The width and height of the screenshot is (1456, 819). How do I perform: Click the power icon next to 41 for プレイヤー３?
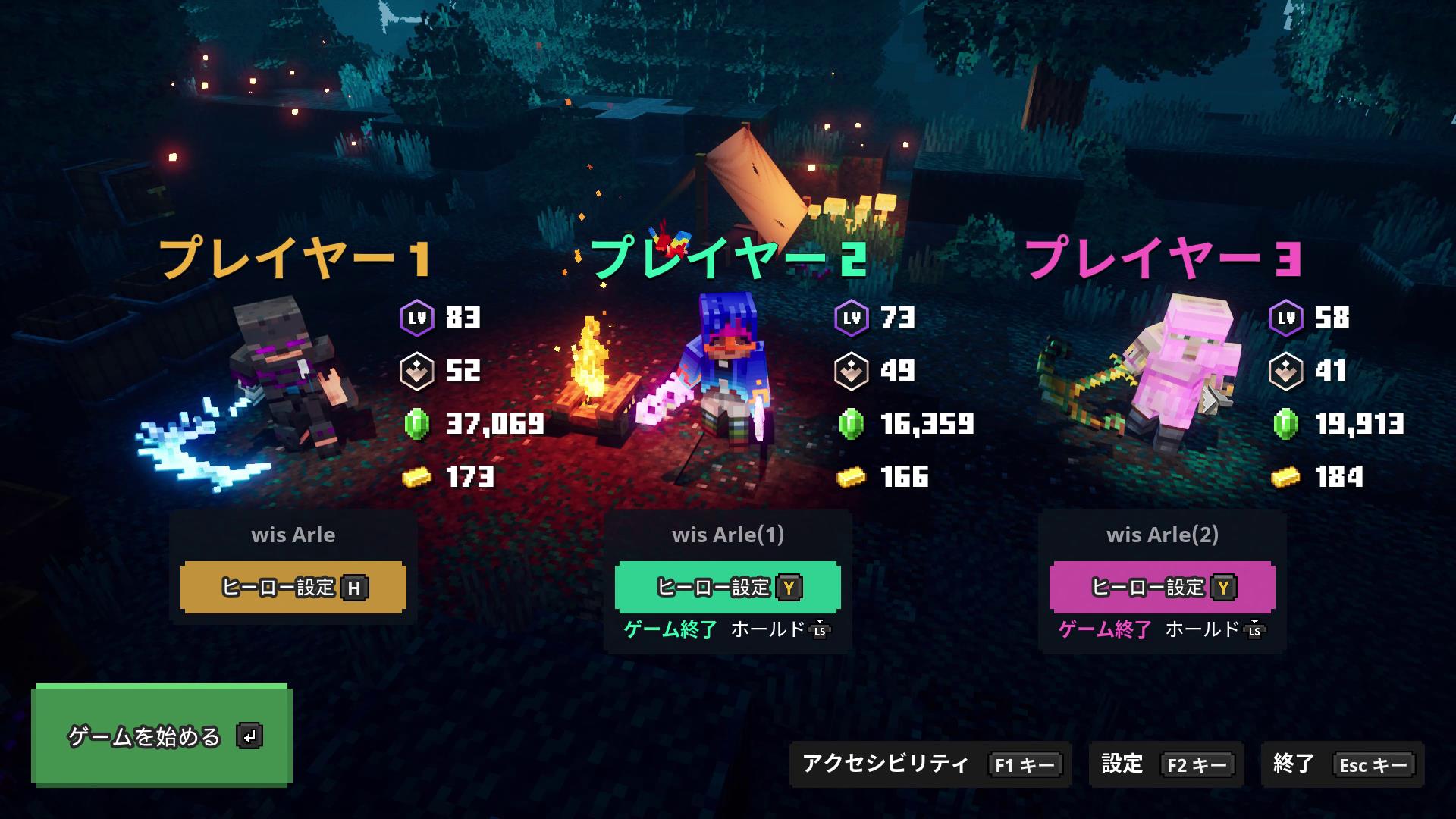1286,372
